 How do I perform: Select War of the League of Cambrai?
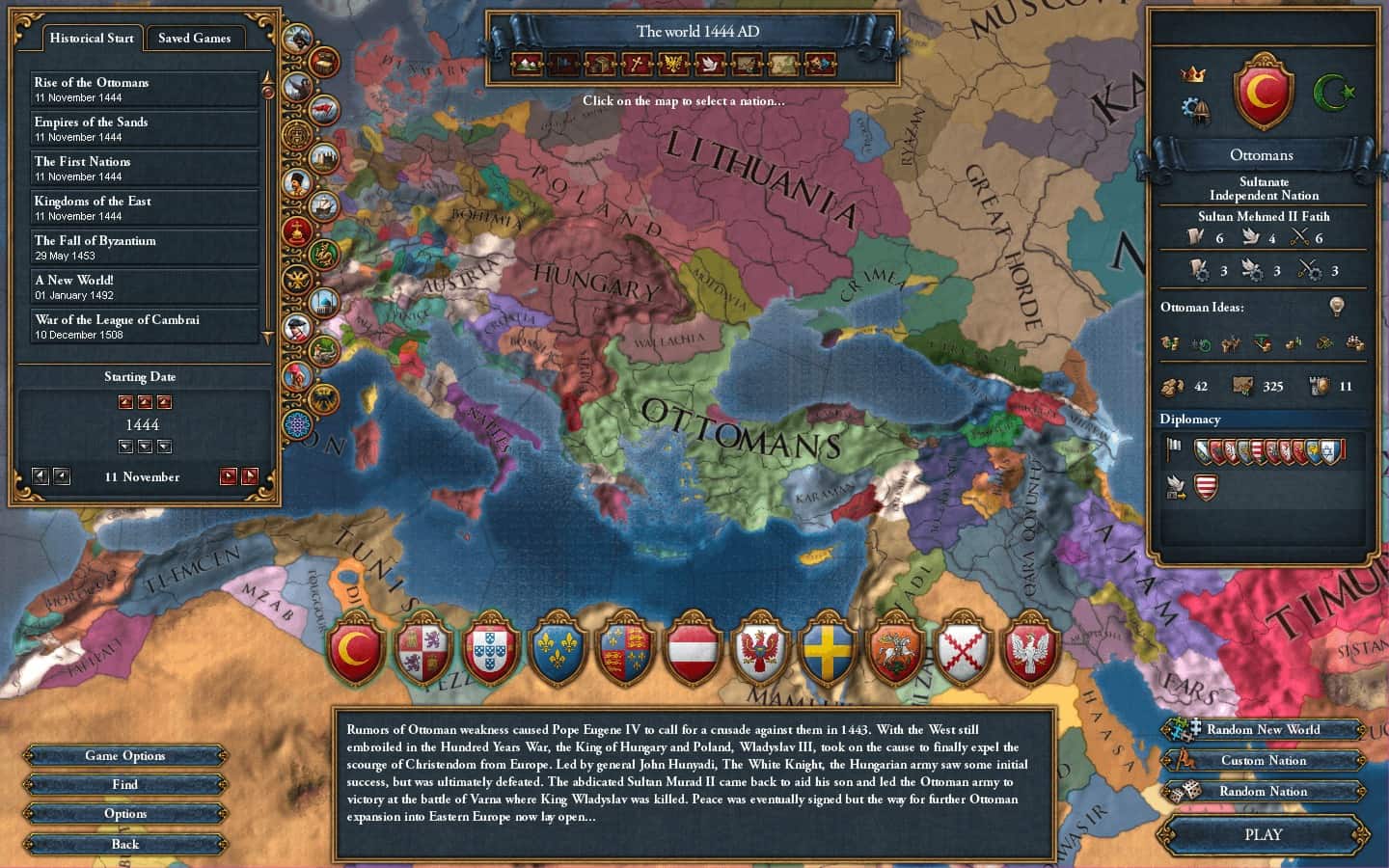[145, 326]
